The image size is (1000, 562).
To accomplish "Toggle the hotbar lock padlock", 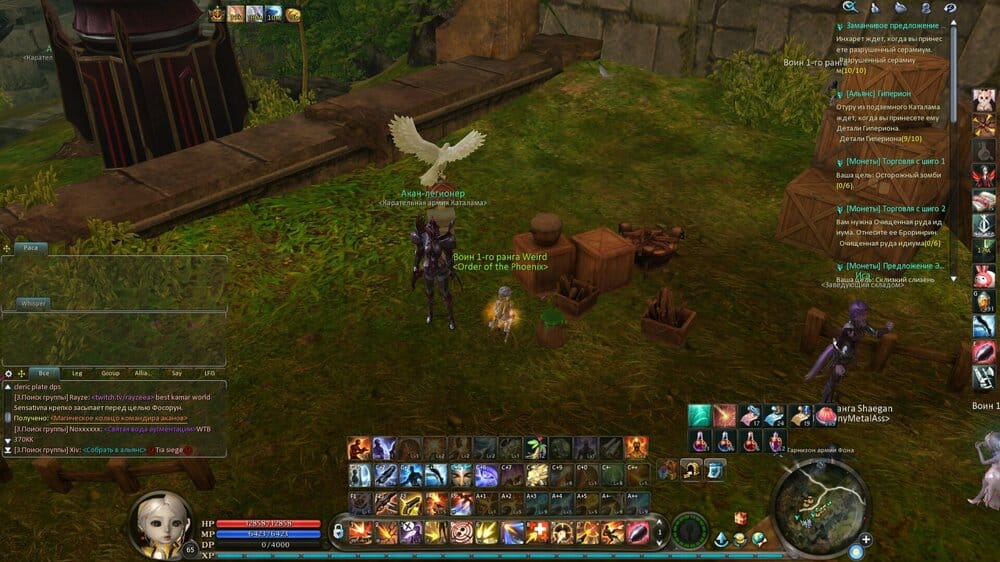I will click(338, 531).
